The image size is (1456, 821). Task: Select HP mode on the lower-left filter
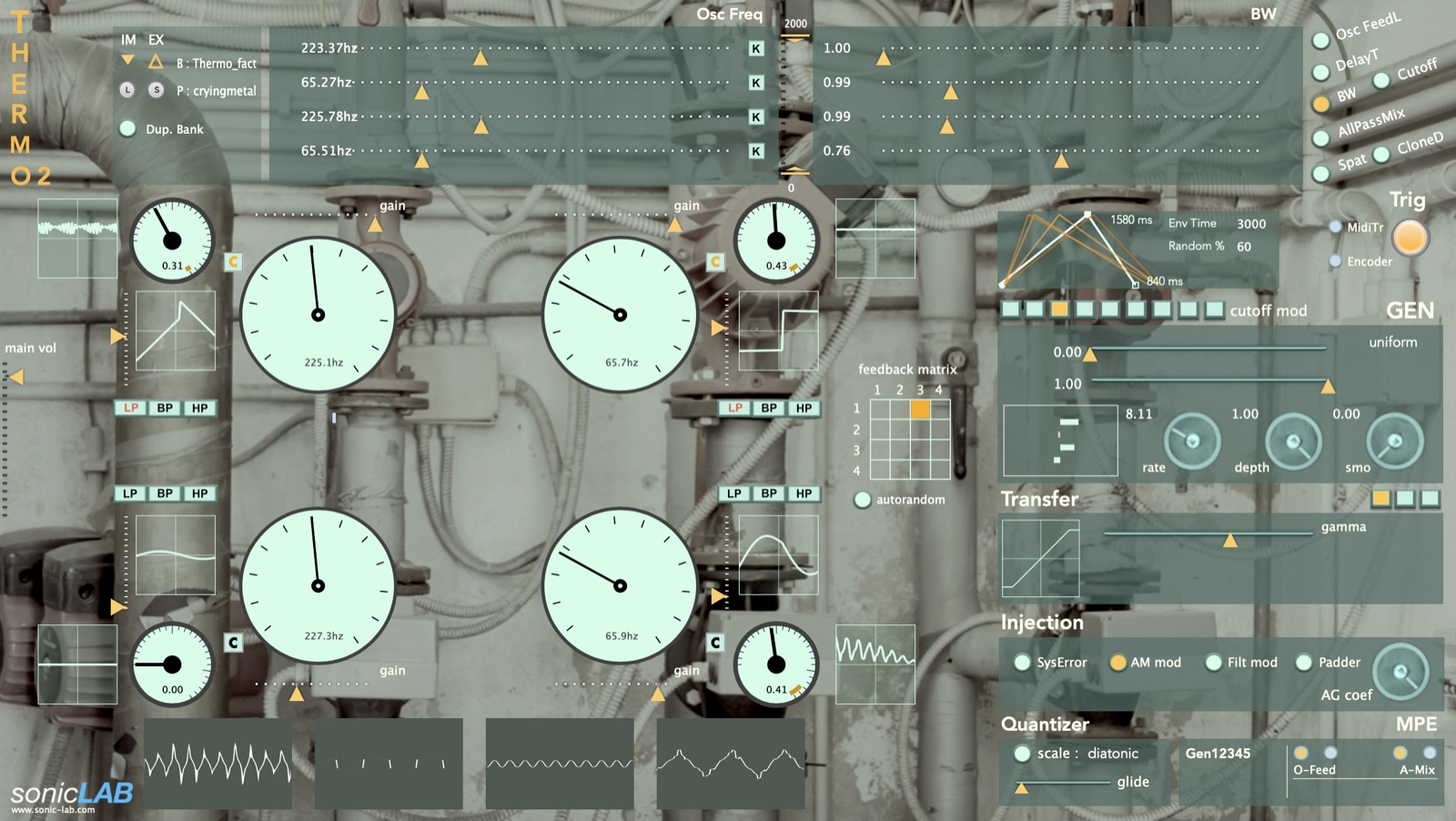(201, 492)
